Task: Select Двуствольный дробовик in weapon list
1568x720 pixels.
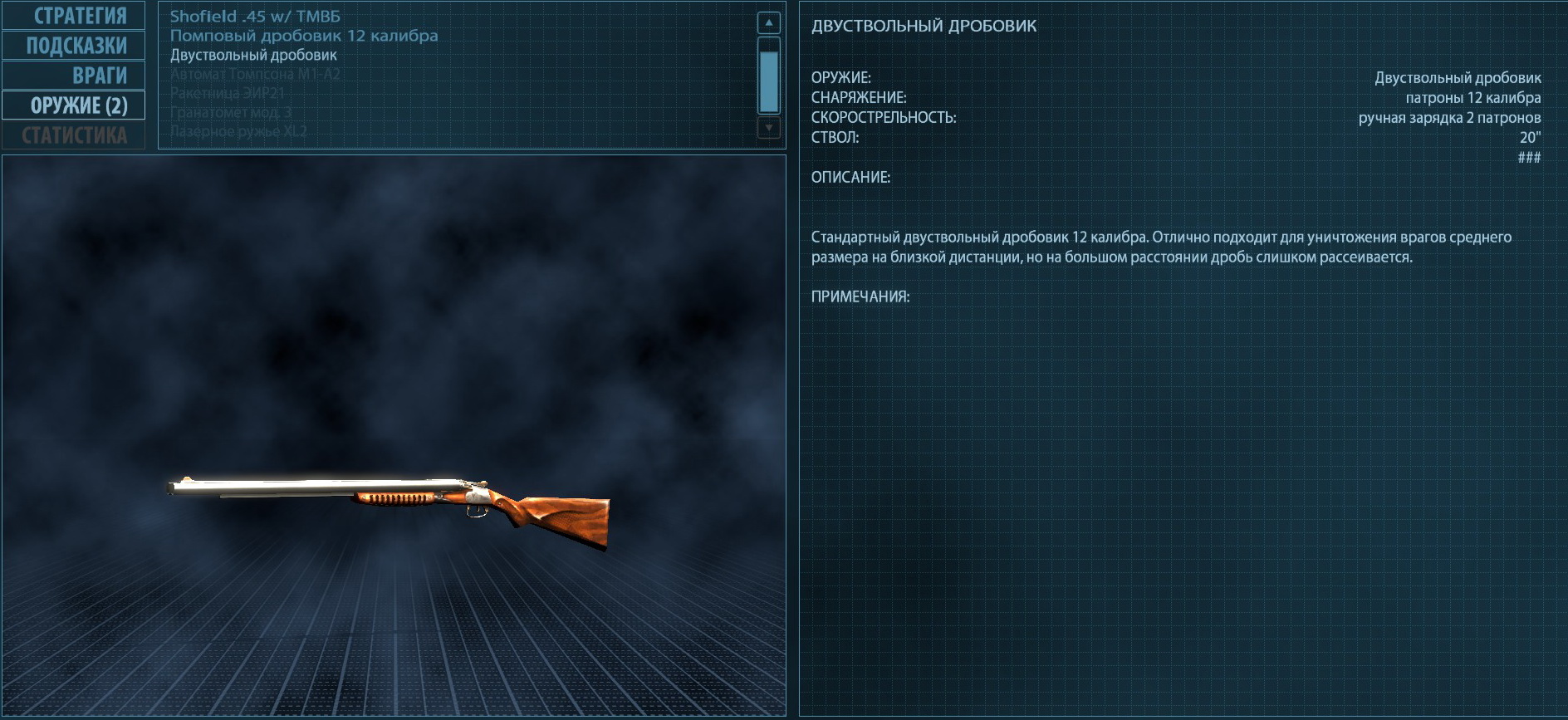Action: pyautogui.click(x=253, y=55)
